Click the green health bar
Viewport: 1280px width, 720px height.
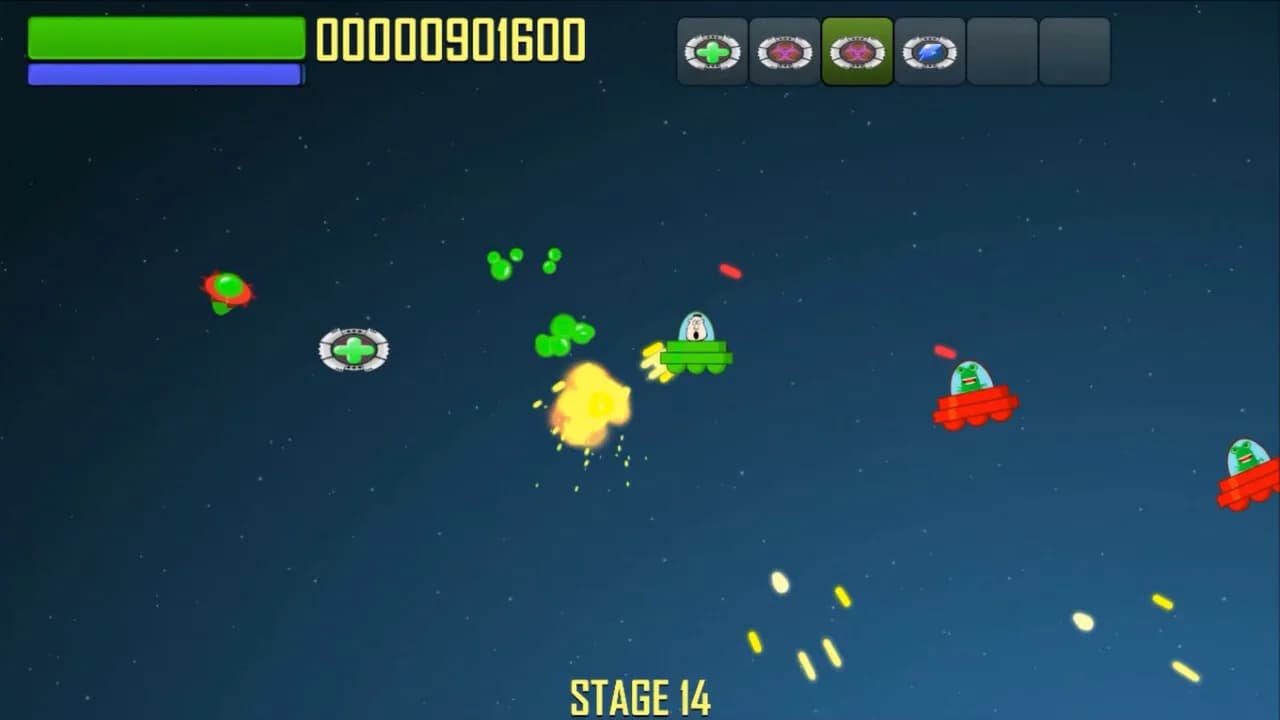[165, 40]
